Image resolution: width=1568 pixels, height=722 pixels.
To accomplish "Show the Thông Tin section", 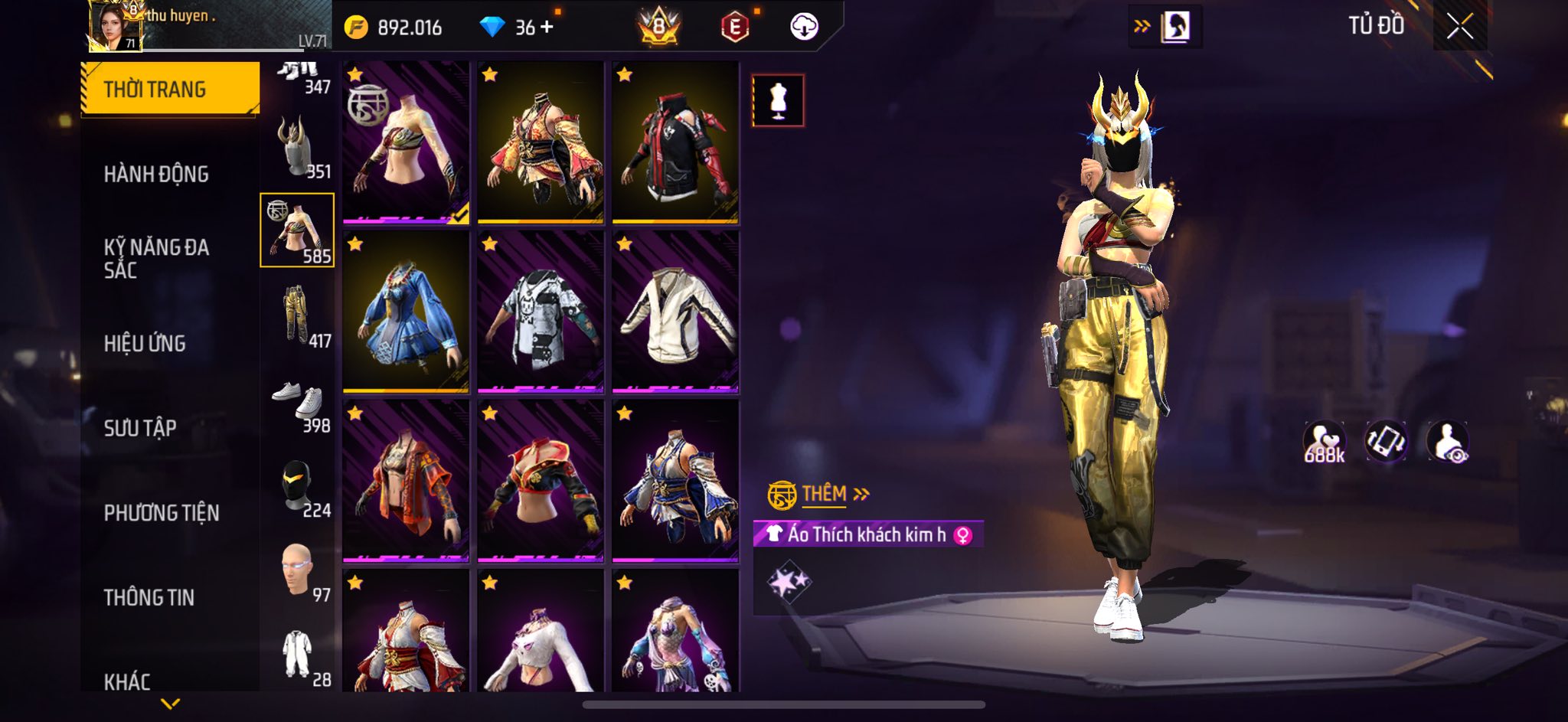I will [149, 597].
